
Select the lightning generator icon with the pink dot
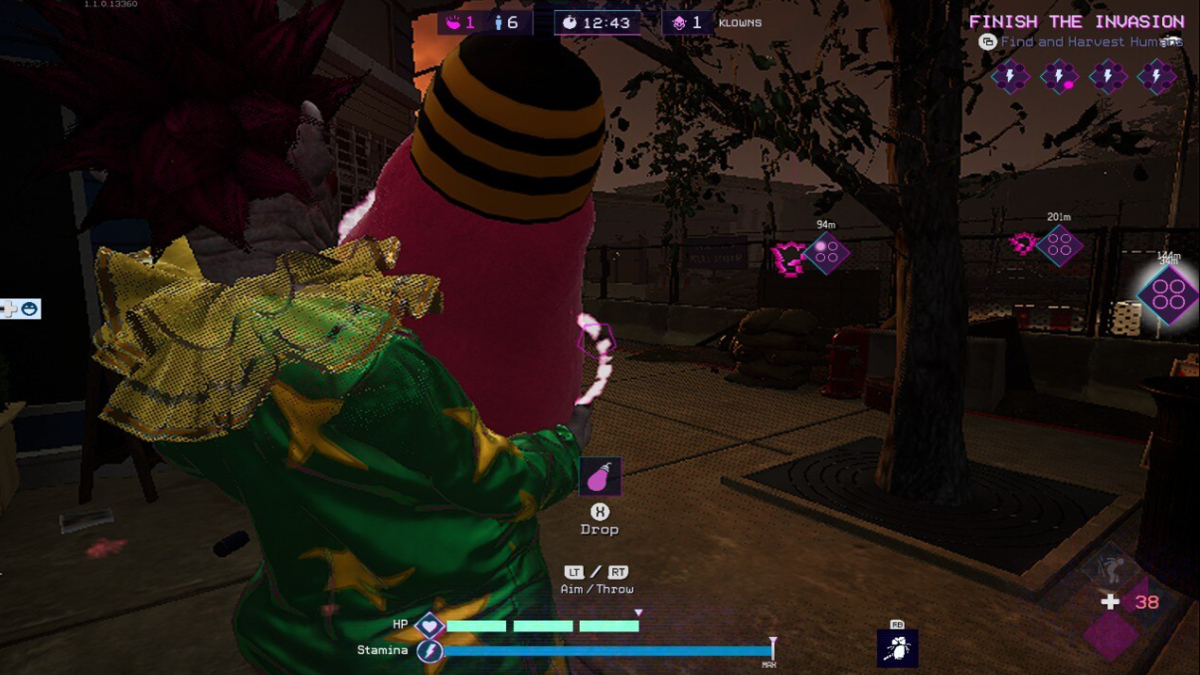point(1060,76)
